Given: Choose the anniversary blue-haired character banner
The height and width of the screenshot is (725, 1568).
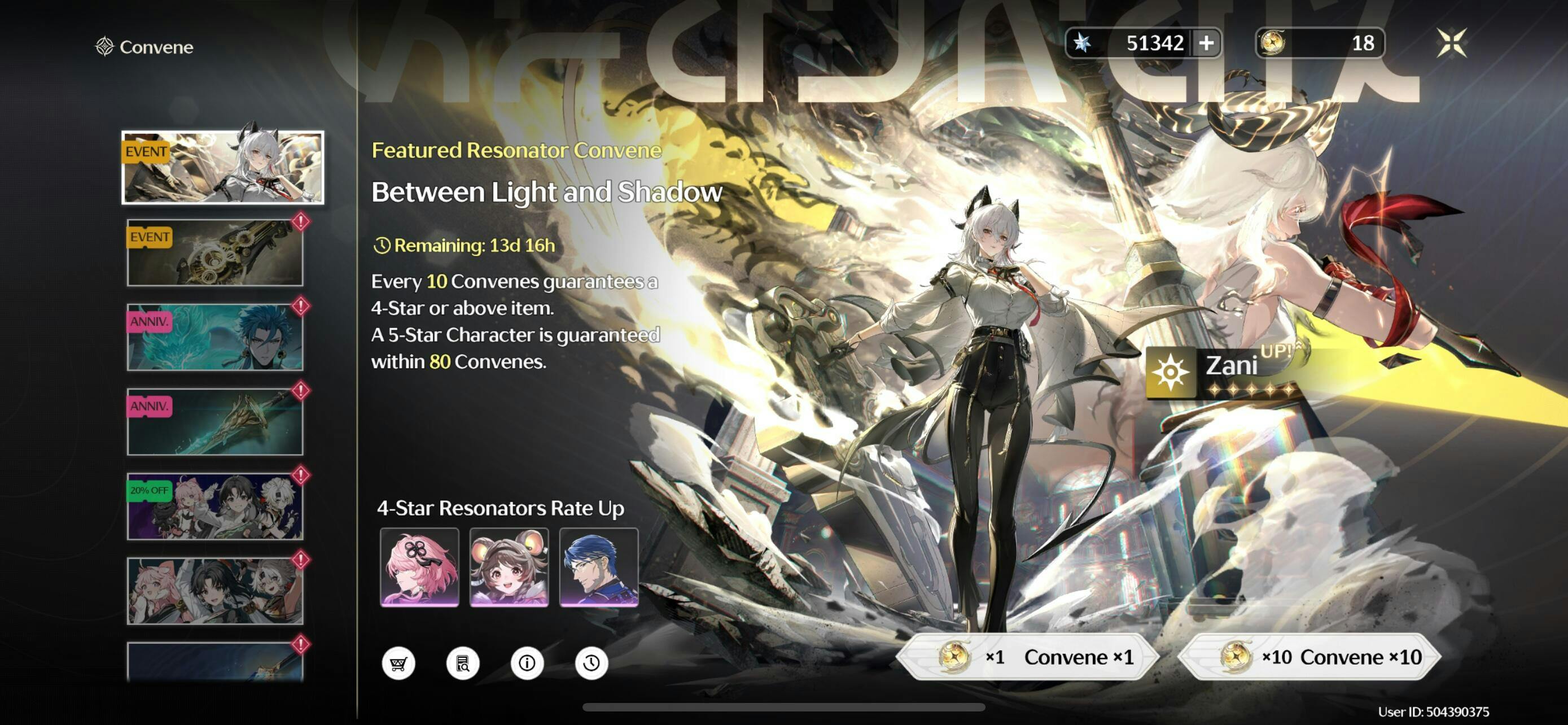Looking at the screenshot, I should pos(215,337).
